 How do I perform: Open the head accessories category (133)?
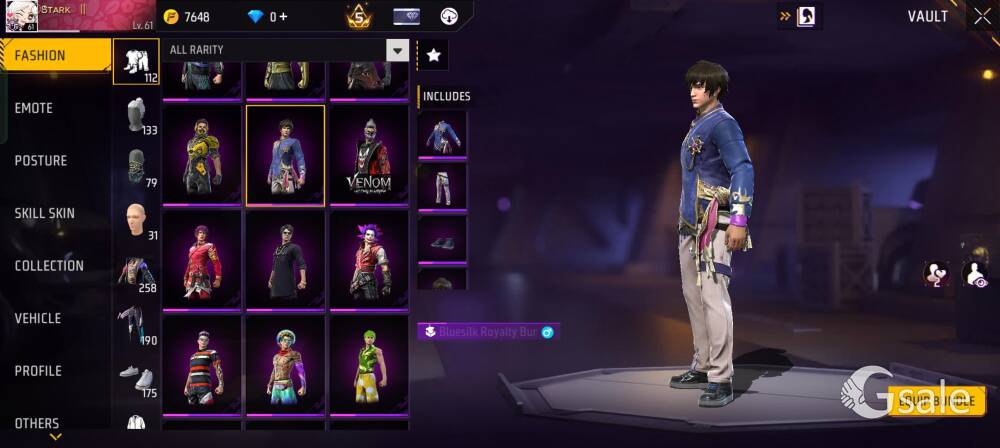136,115
